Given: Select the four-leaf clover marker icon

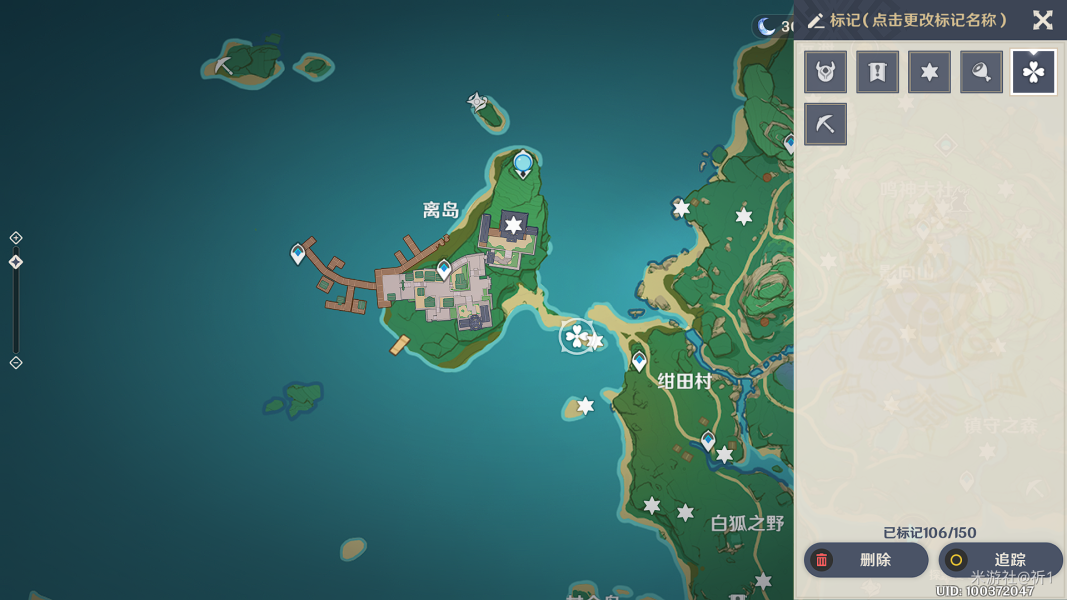Looking at the screenshot, I should 1034,72.
